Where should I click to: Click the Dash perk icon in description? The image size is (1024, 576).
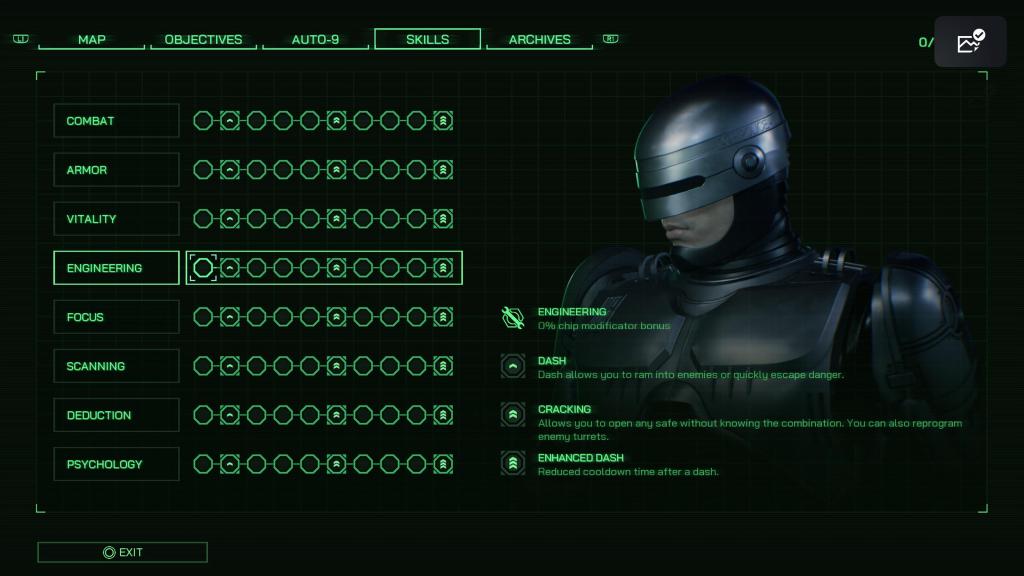pyautogui.click(x=513, y=366)
